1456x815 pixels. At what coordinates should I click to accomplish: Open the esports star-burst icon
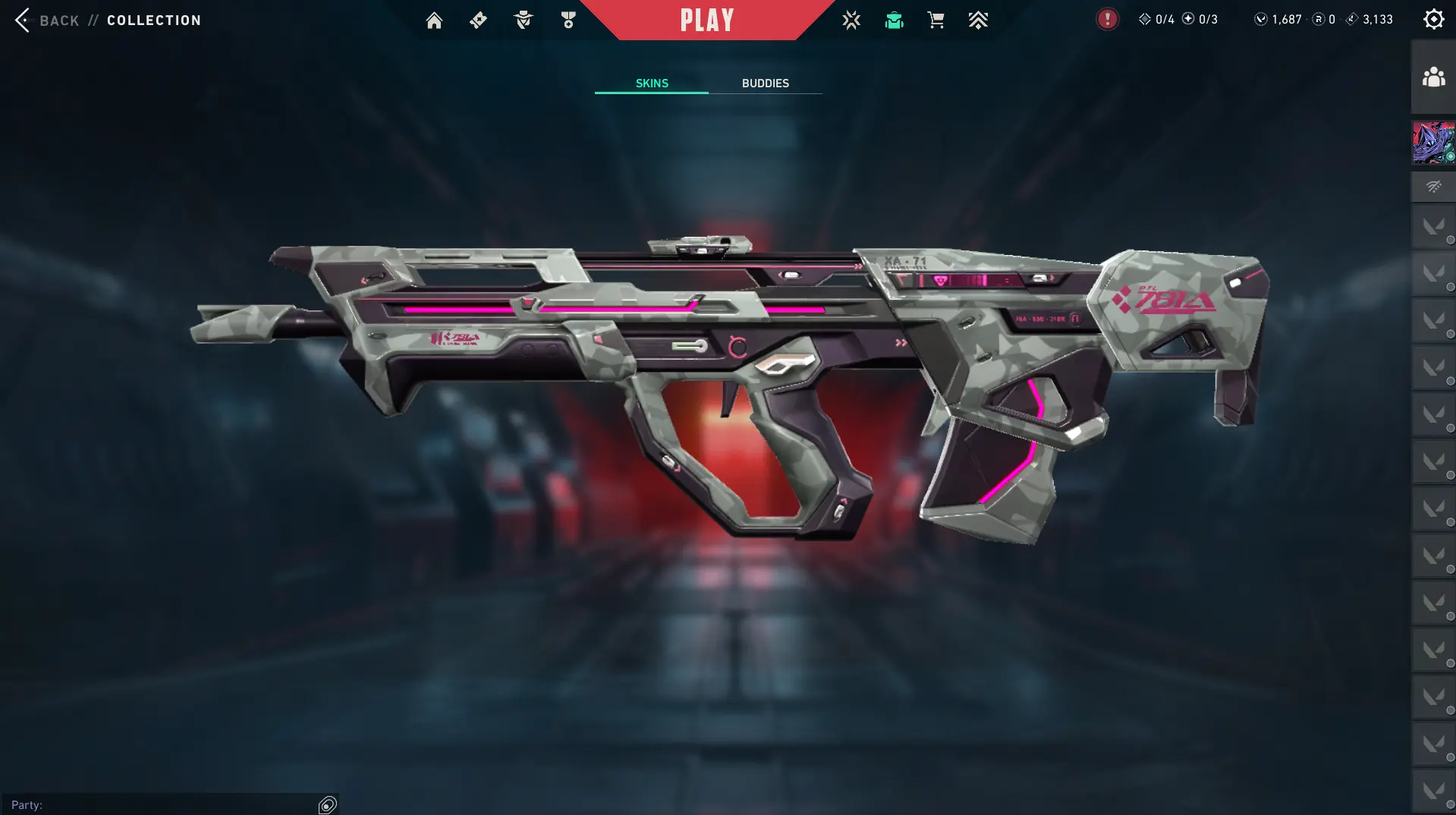coord(851,20)
